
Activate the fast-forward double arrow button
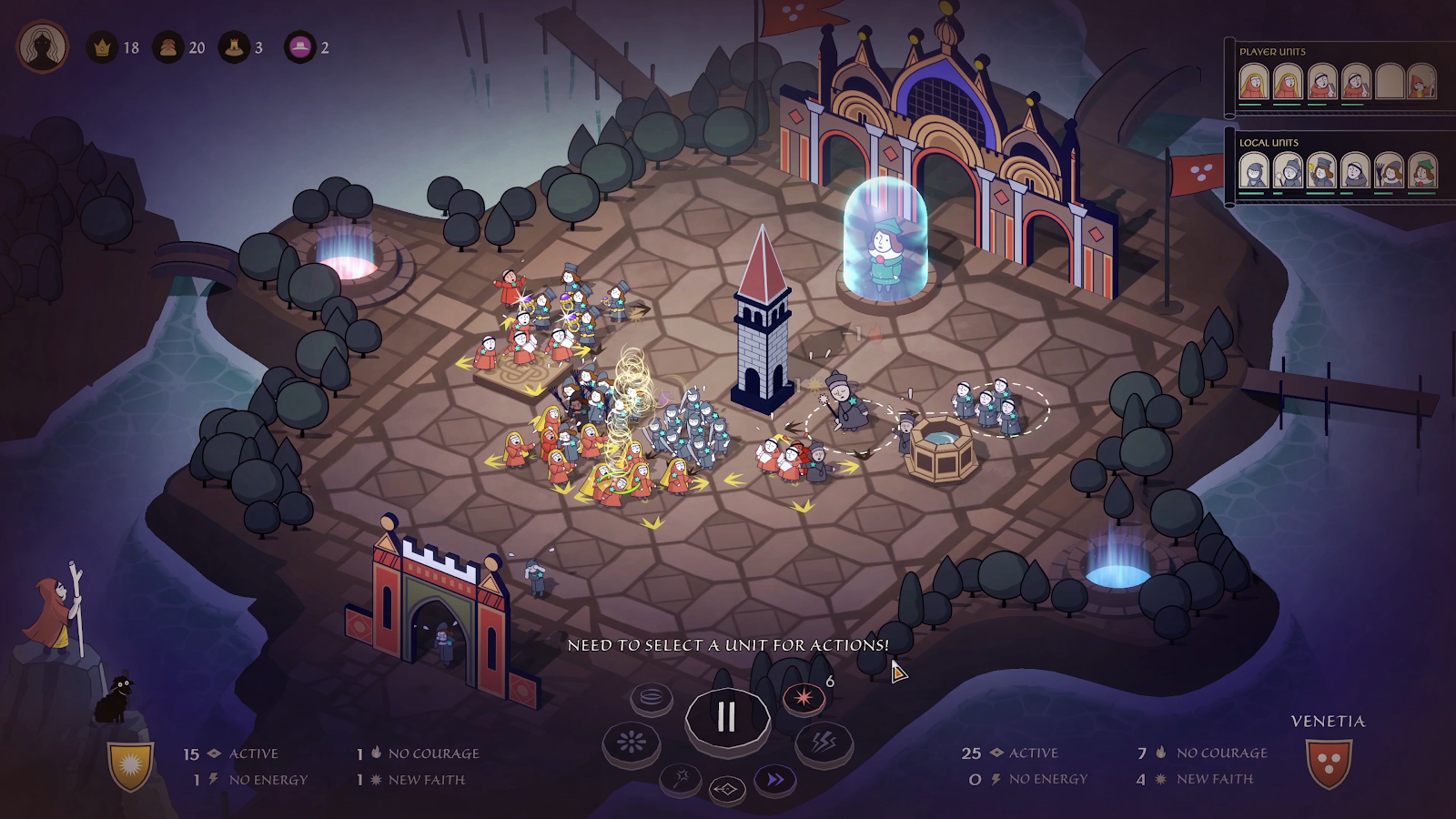[x=774, y=780]
